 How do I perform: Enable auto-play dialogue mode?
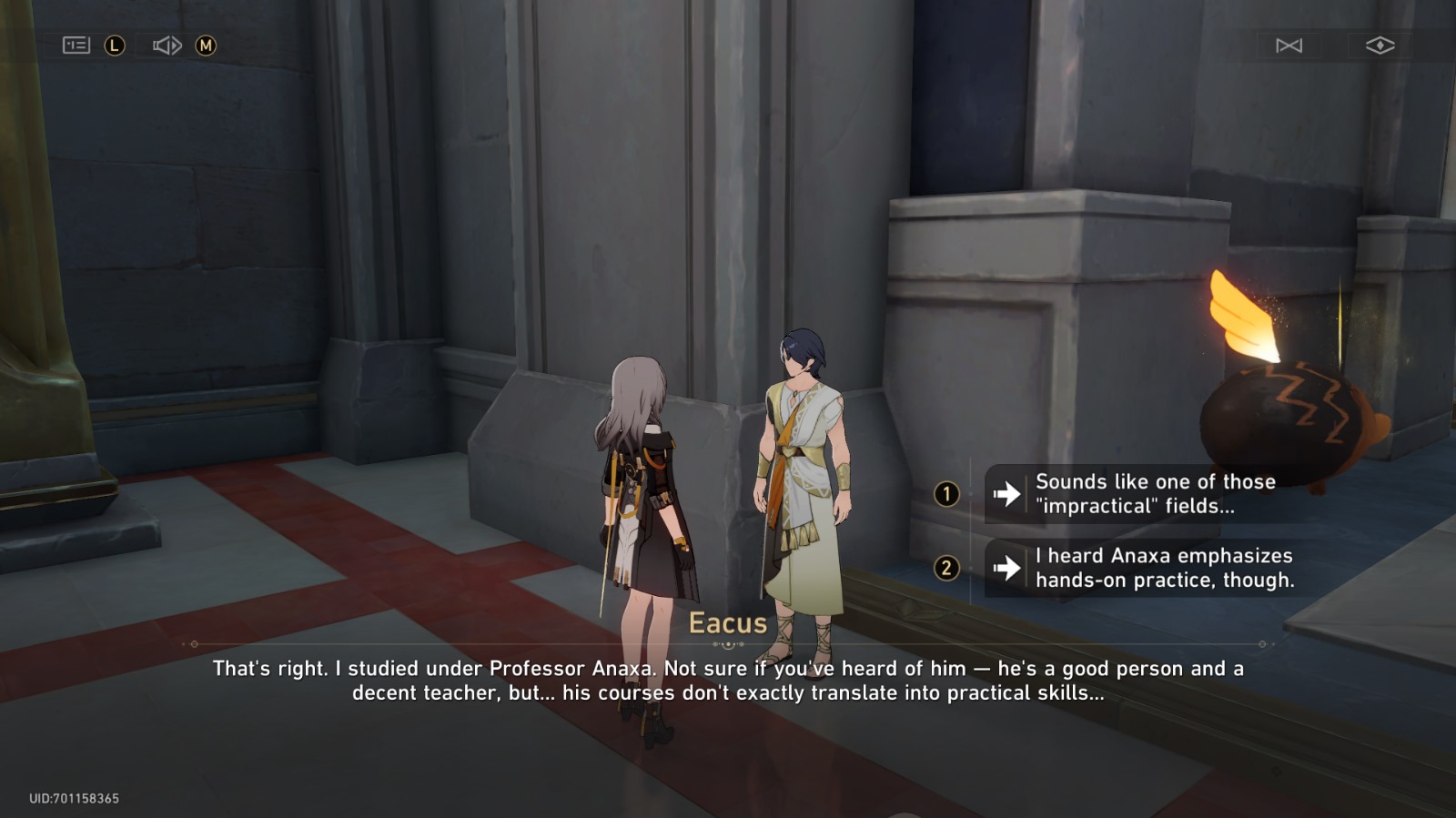tap(1291, 44)
